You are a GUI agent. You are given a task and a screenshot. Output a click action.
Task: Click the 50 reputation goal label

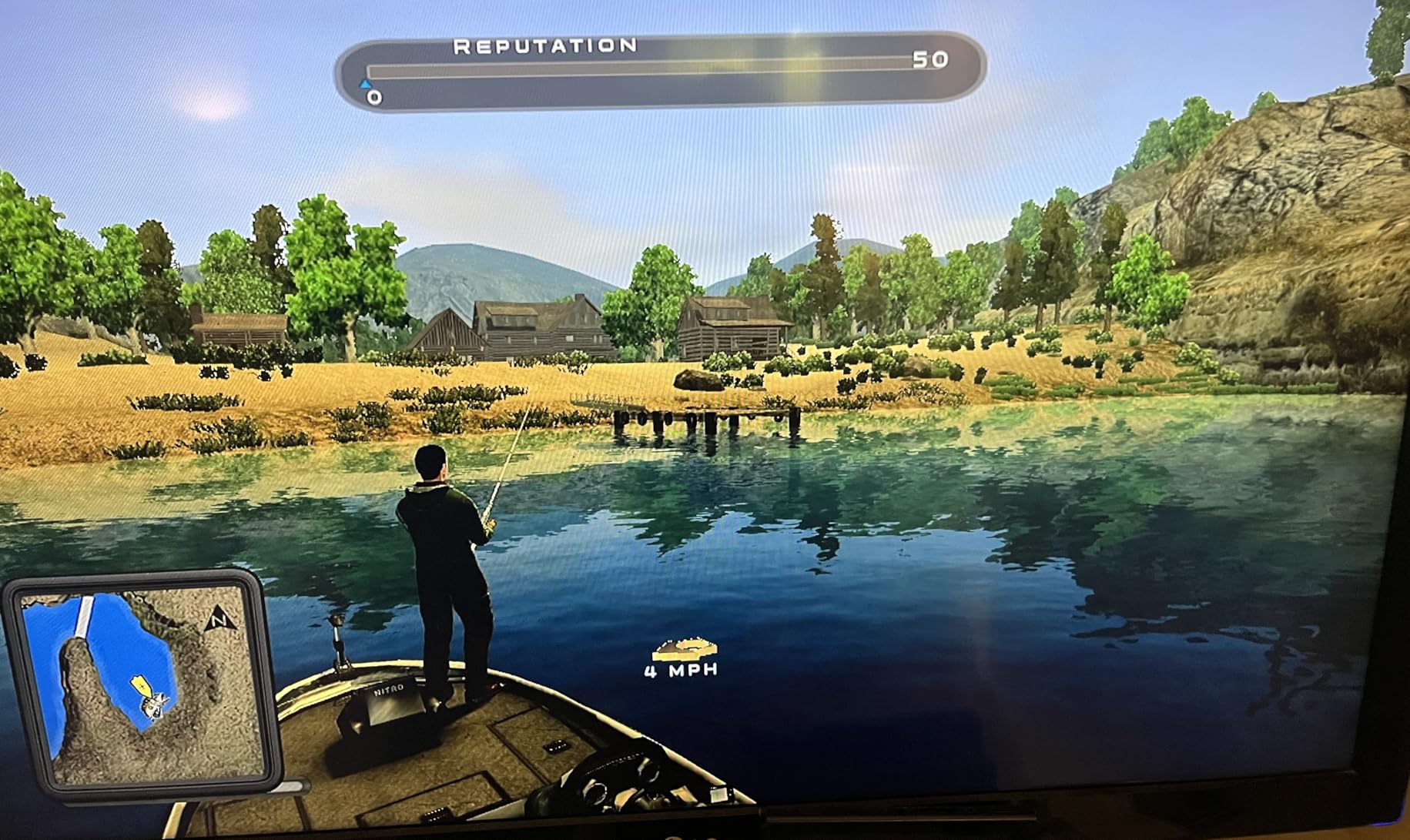pos(930,59)
